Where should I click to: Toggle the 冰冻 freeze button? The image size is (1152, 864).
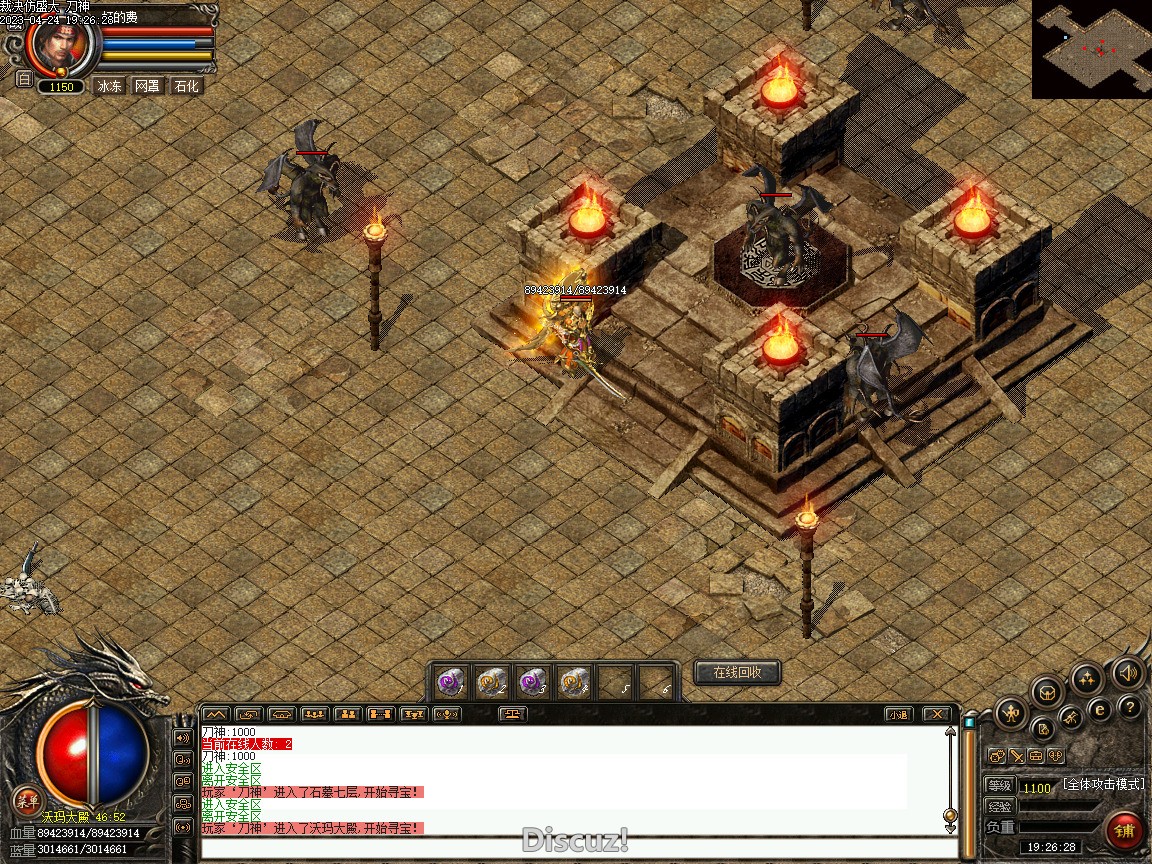109,86
